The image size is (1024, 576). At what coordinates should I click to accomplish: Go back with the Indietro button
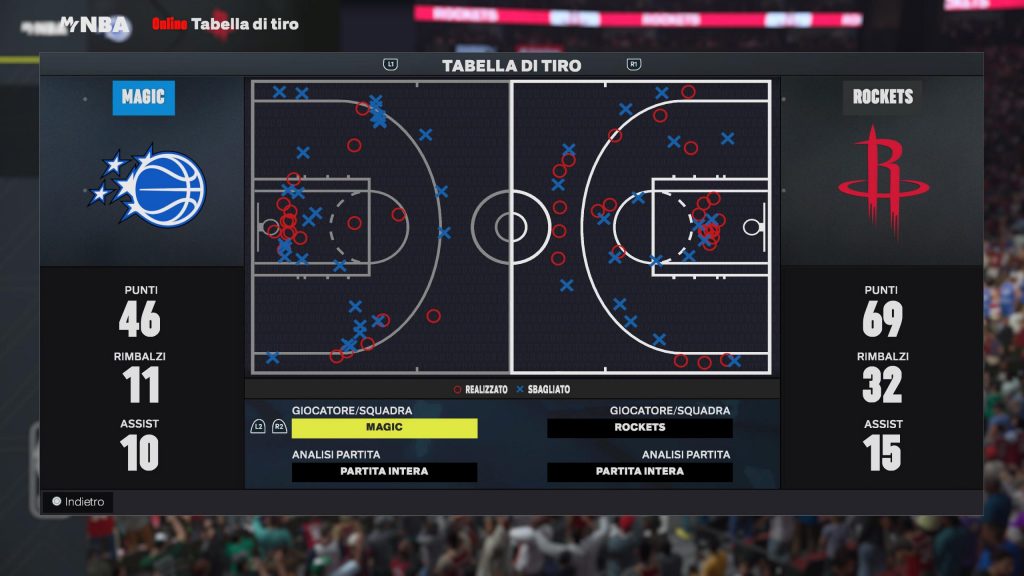click(78, 502)
